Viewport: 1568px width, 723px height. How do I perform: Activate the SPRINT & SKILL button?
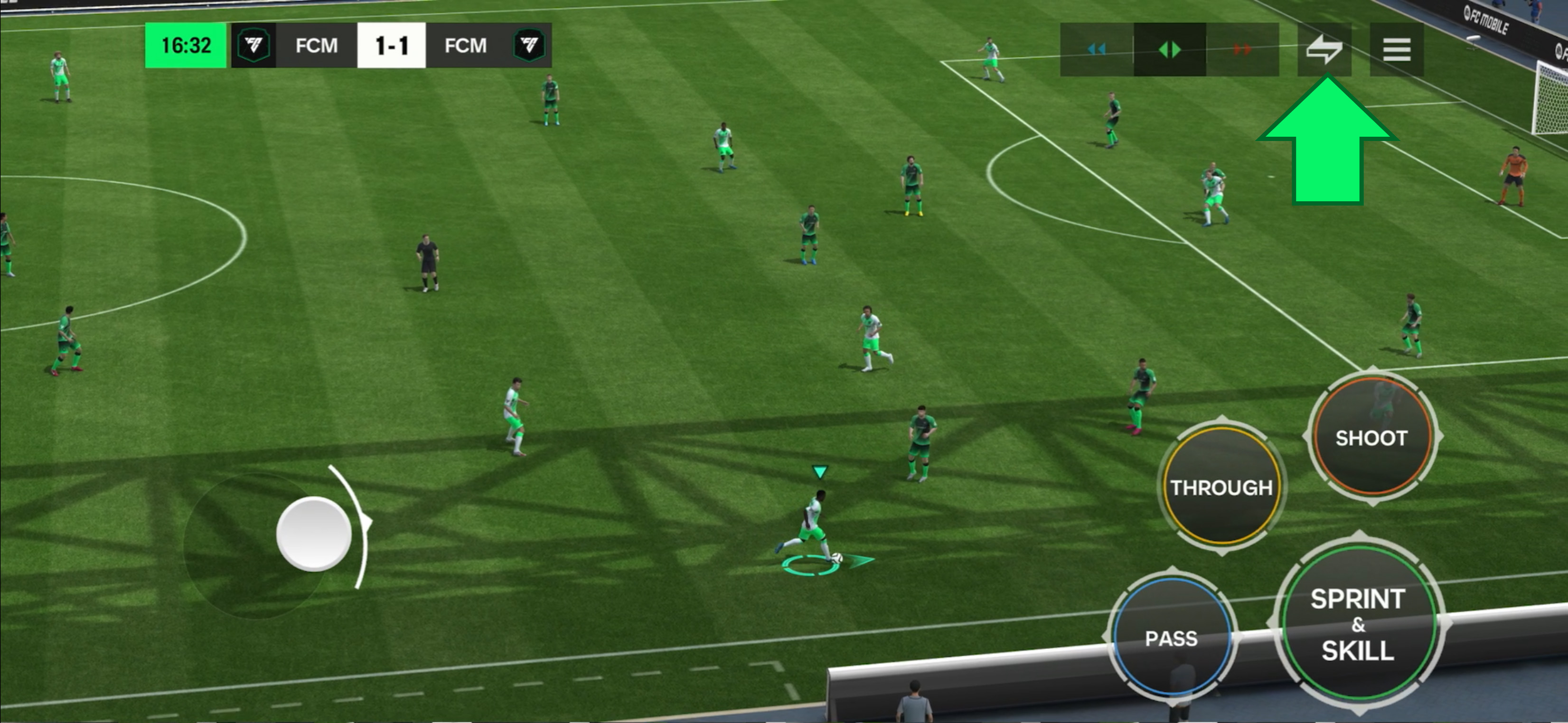pyautogui.click(x=1358, y=624)
